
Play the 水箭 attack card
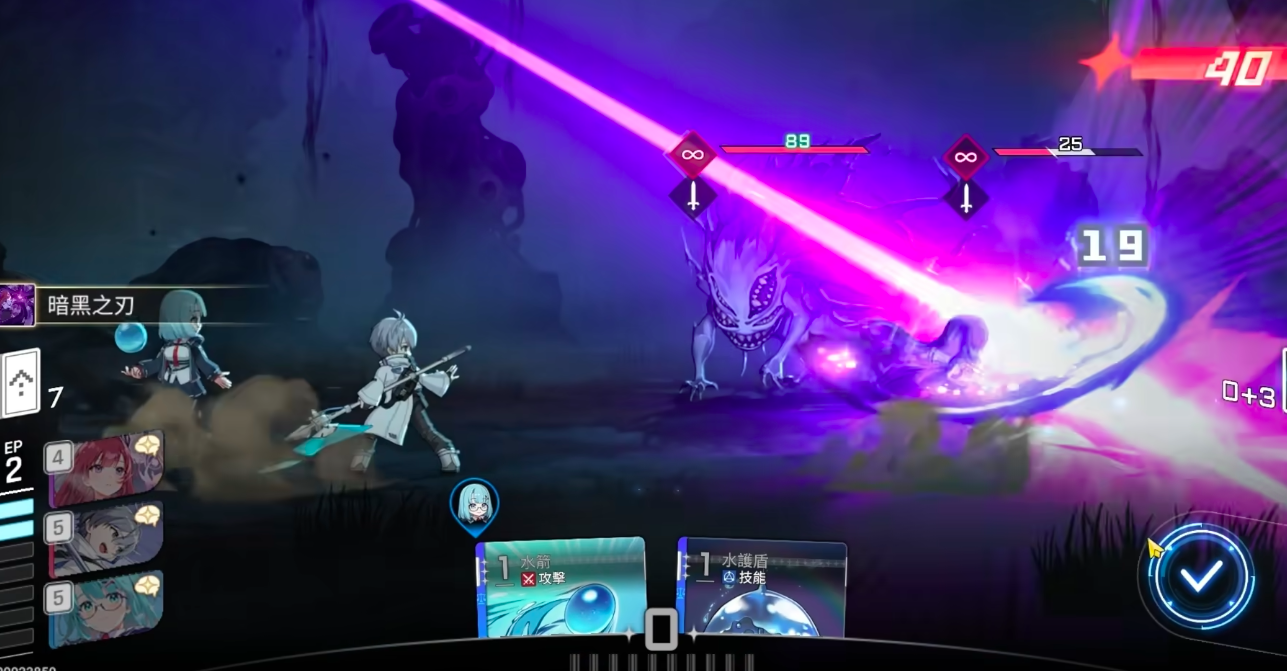point(560,588)
